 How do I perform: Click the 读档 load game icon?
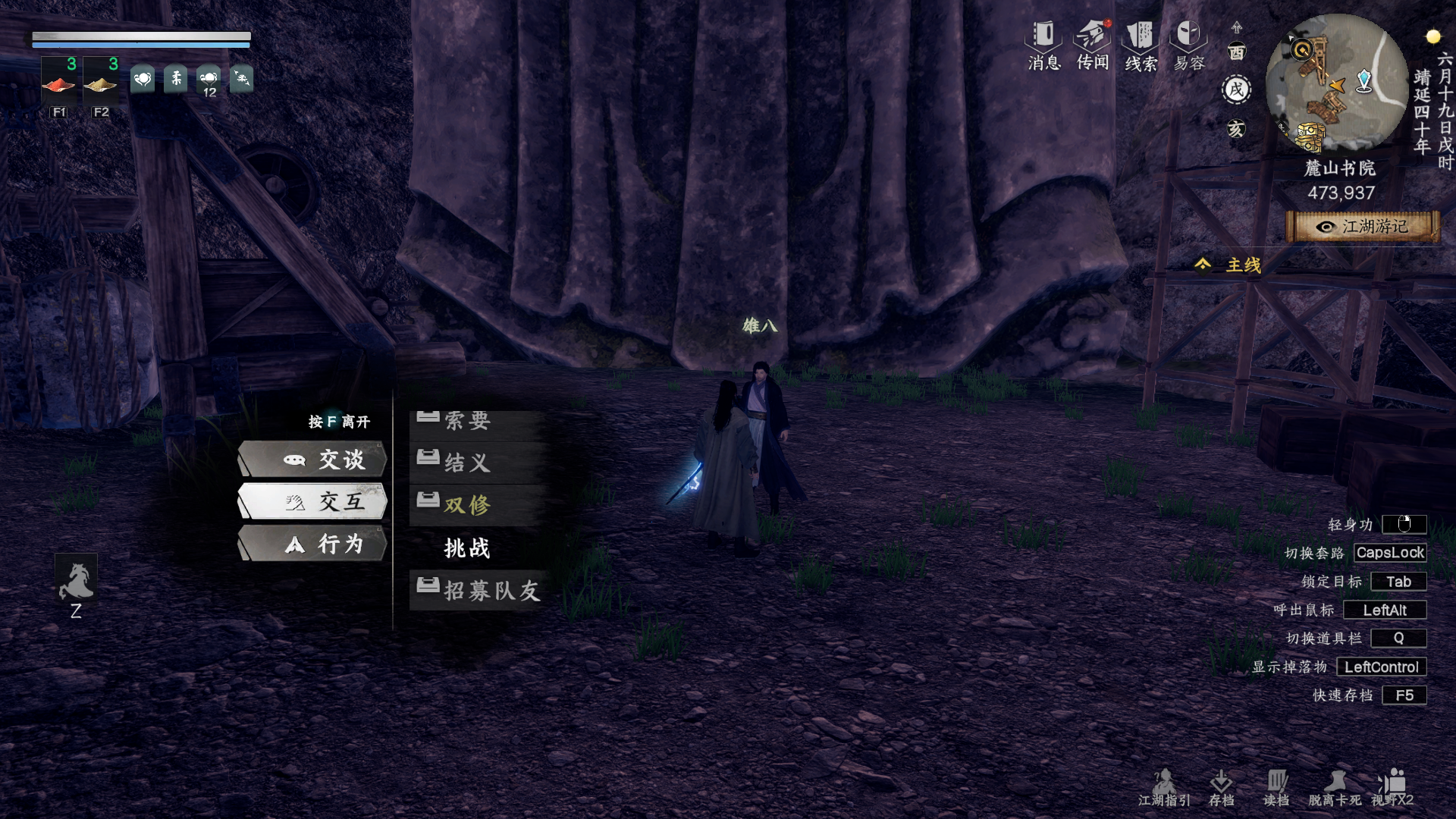(x=1276, y=788)
